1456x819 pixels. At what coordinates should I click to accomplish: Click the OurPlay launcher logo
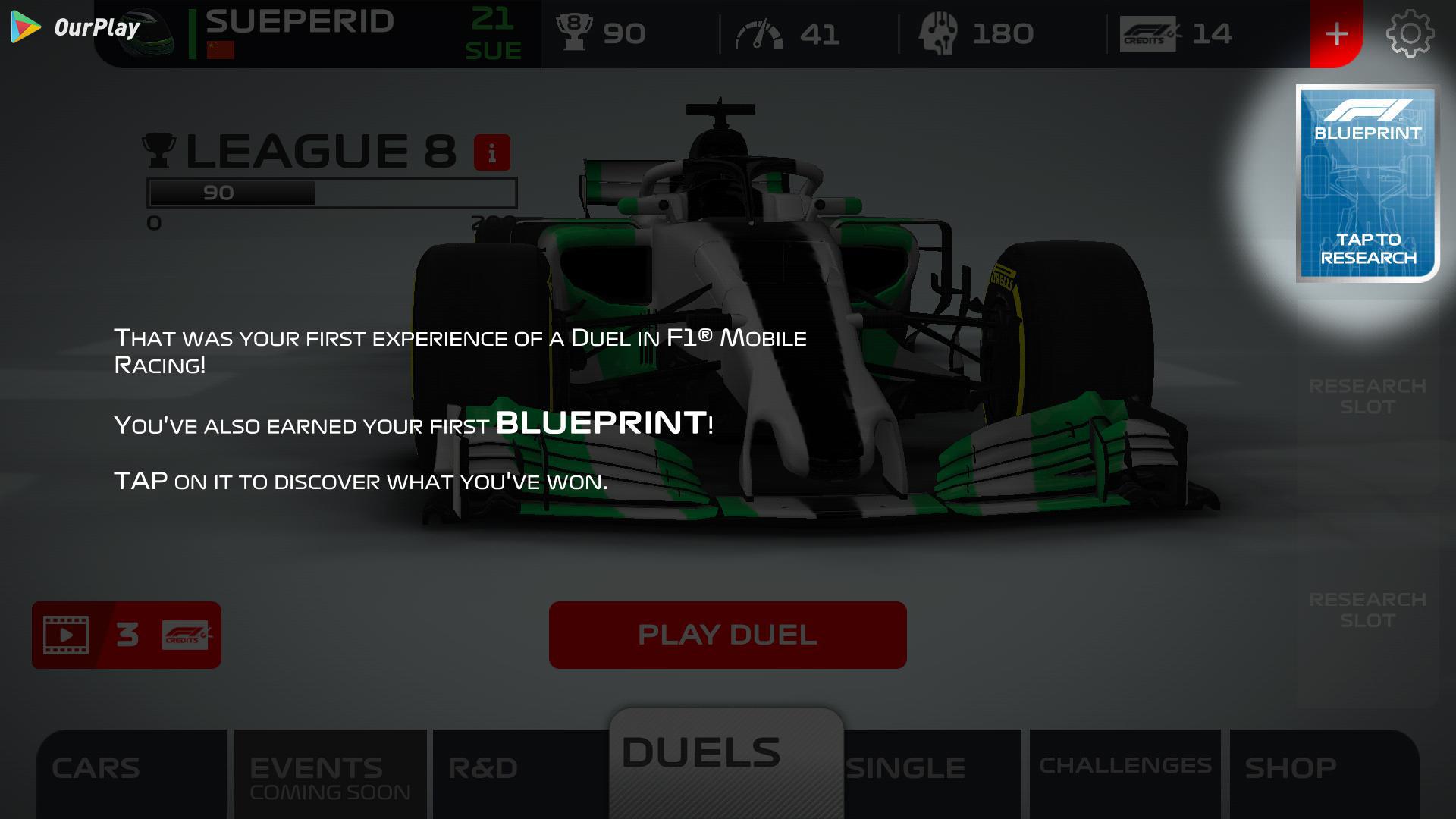coord(76,28)
